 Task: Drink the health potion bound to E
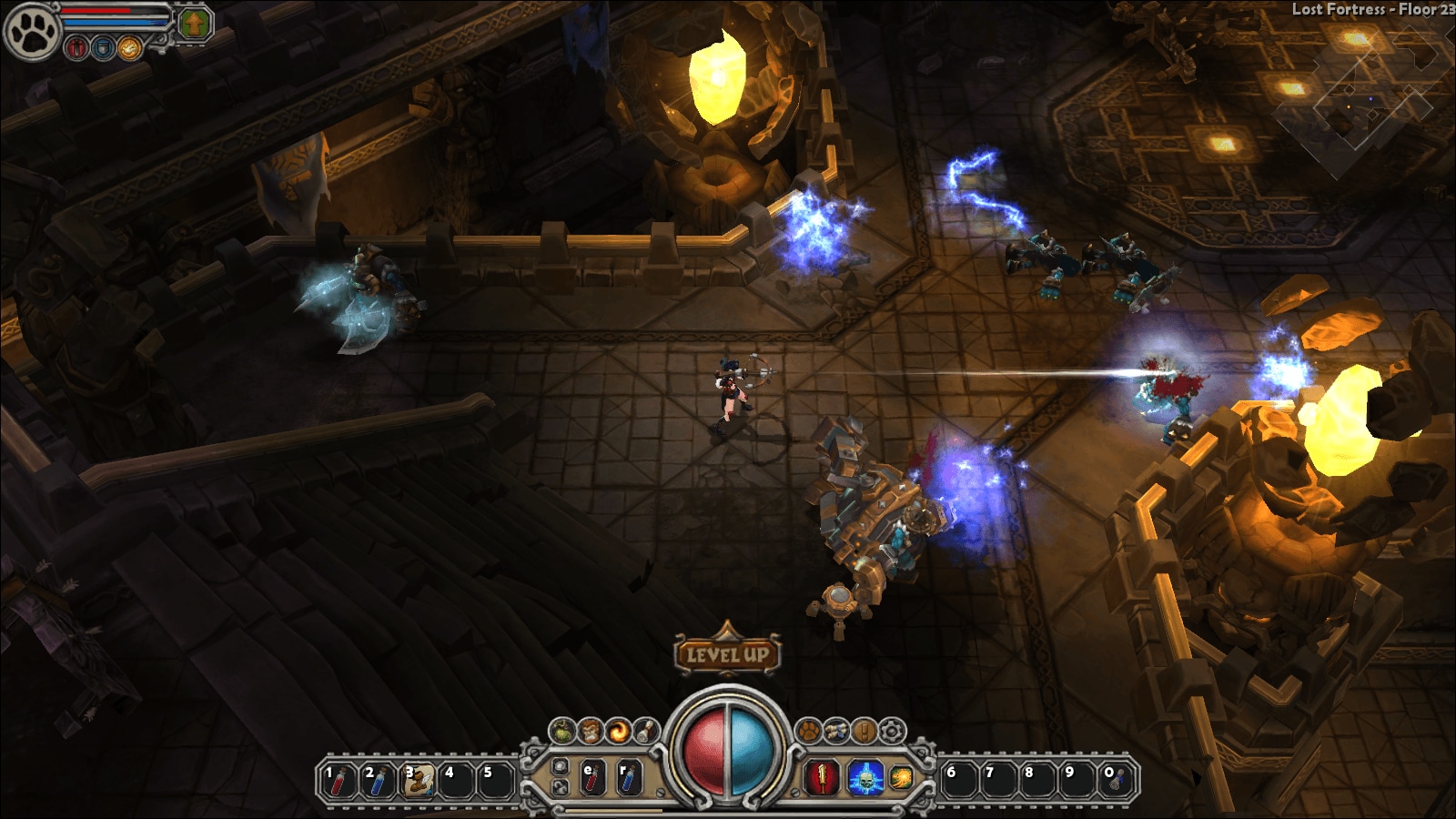click(x=592, y=779)
